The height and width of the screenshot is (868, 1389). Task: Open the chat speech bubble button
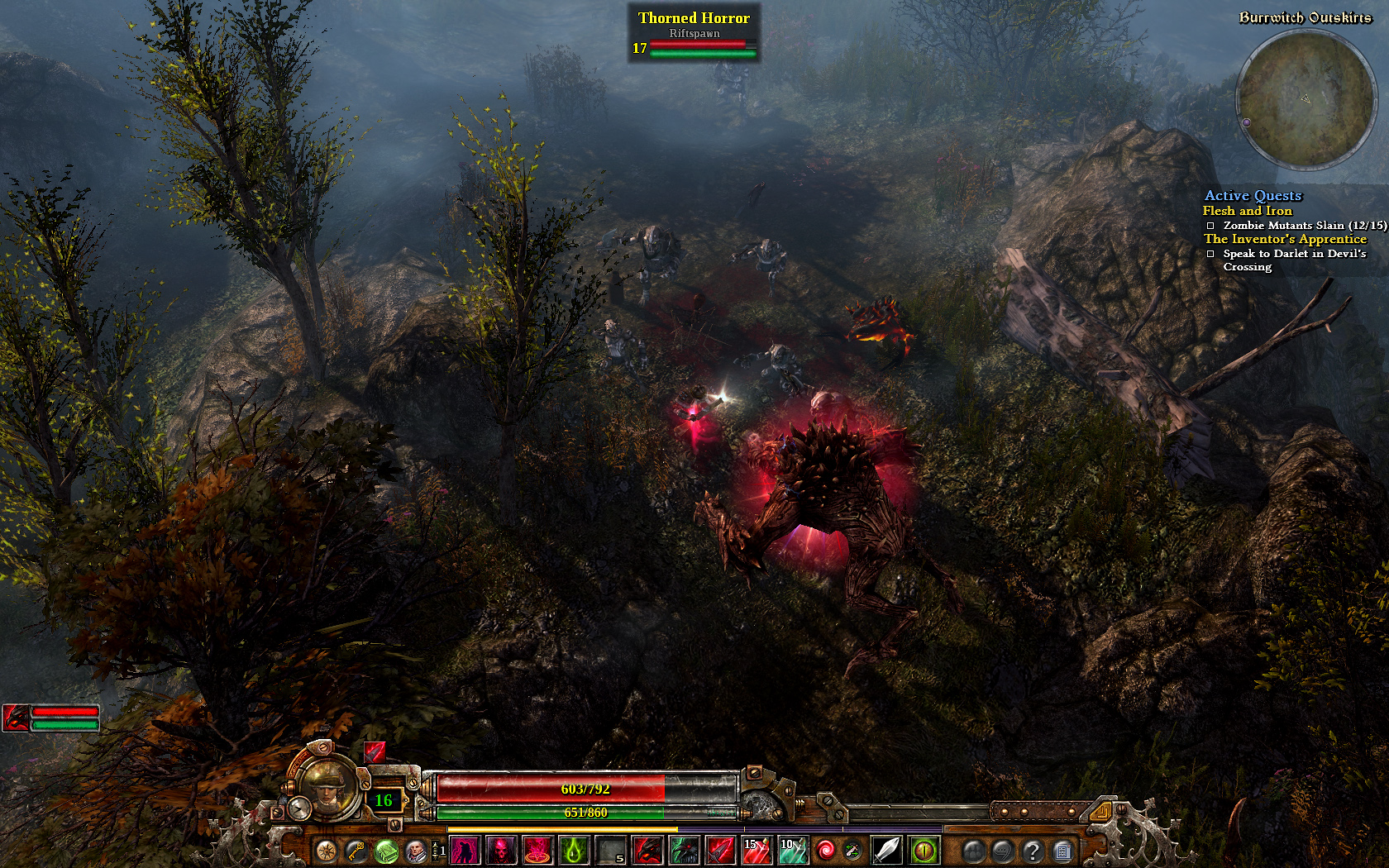[x=1002, y=850]
